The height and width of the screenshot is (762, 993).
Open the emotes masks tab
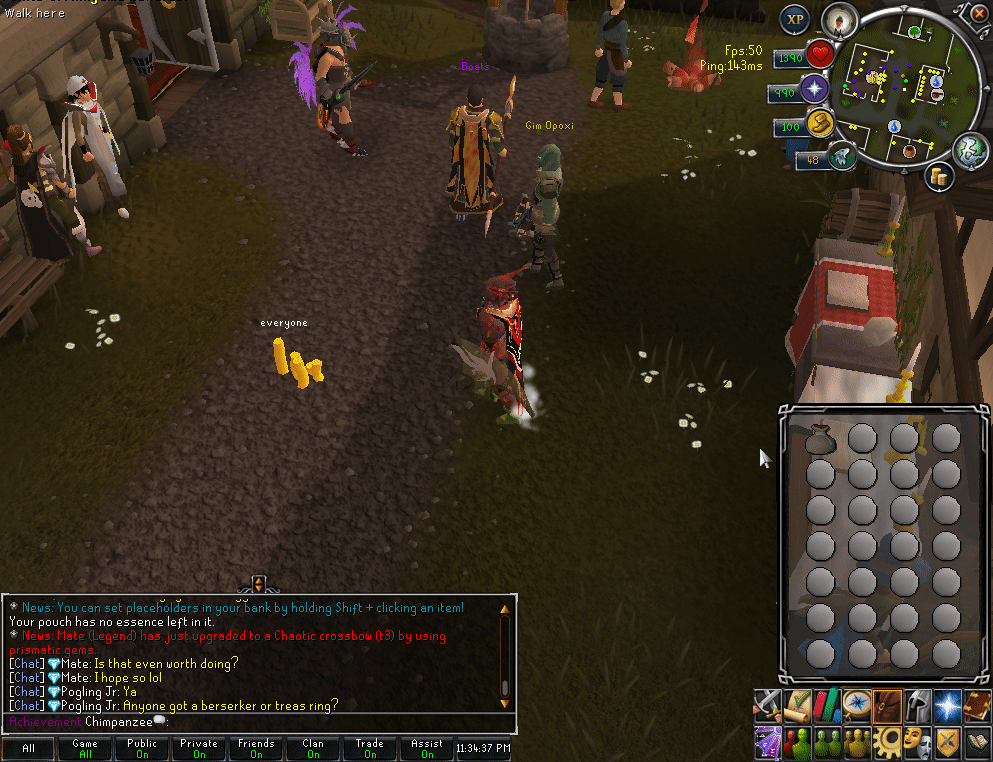(x=917, y=742)
